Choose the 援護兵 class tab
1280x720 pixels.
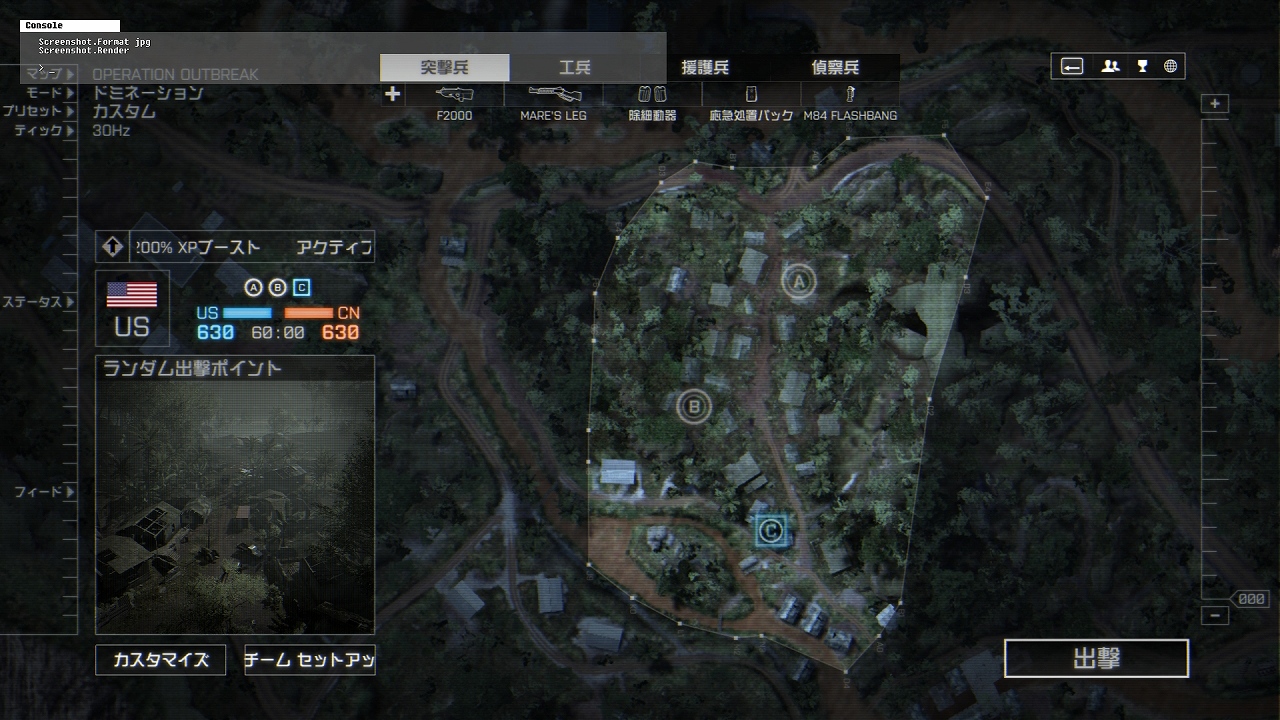705,68
